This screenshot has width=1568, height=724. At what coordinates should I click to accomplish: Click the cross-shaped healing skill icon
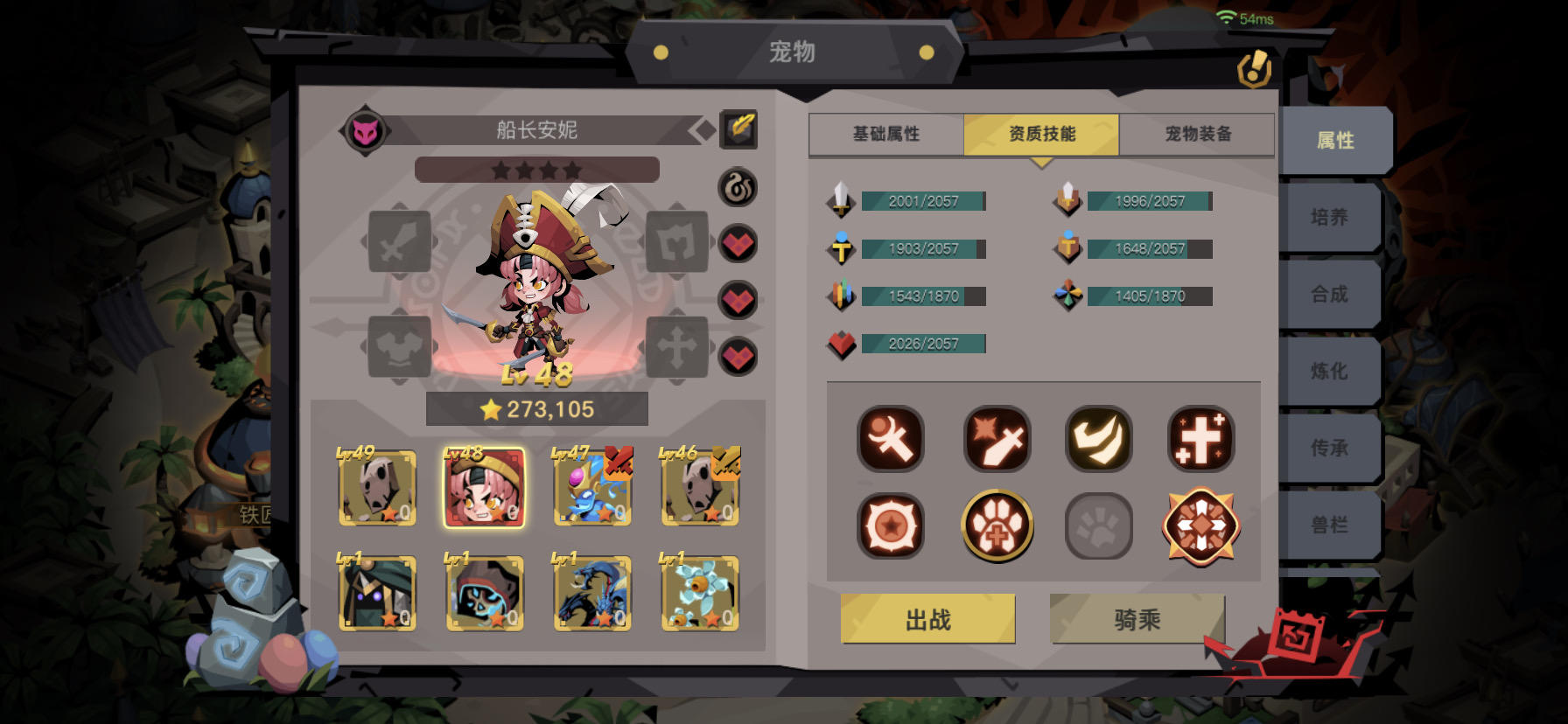click(1201, 440)
